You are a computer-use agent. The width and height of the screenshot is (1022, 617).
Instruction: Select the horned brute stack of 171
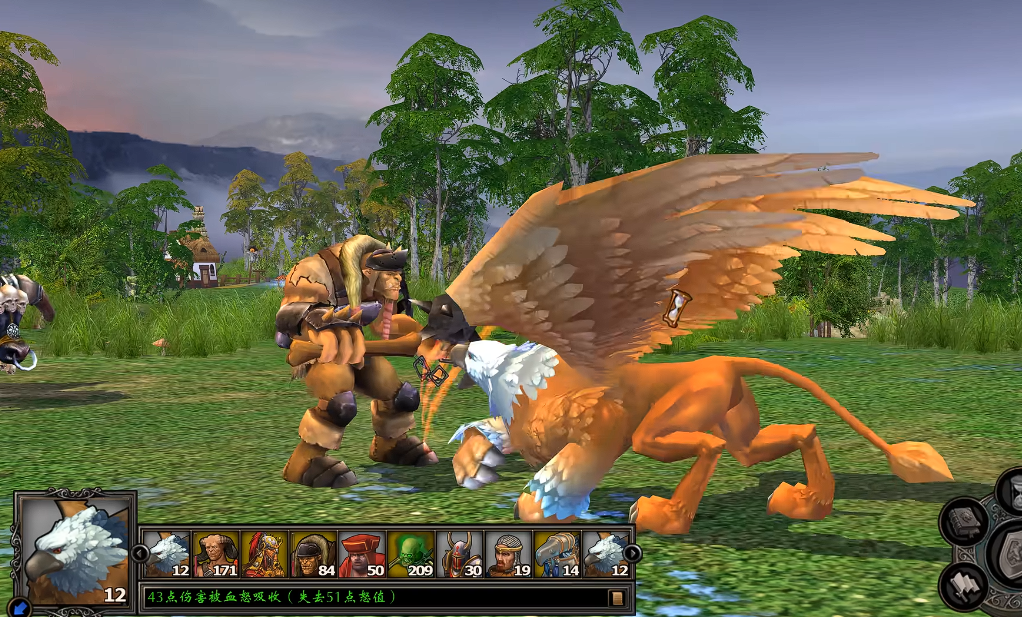click(x=215, y=553)
